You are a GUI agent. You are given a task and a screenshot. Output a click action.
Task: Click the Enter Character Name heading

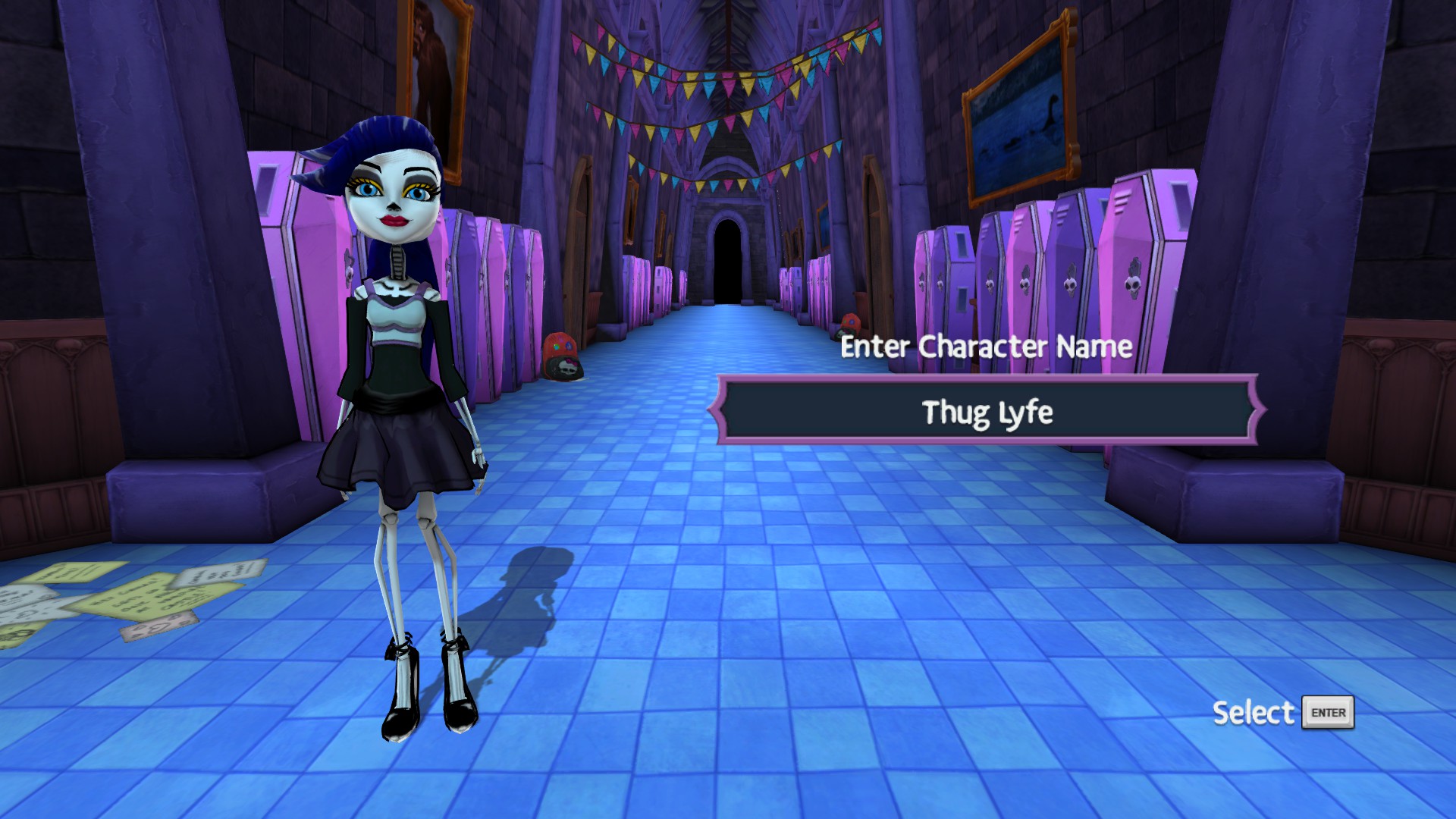click(x=986, y=349)
